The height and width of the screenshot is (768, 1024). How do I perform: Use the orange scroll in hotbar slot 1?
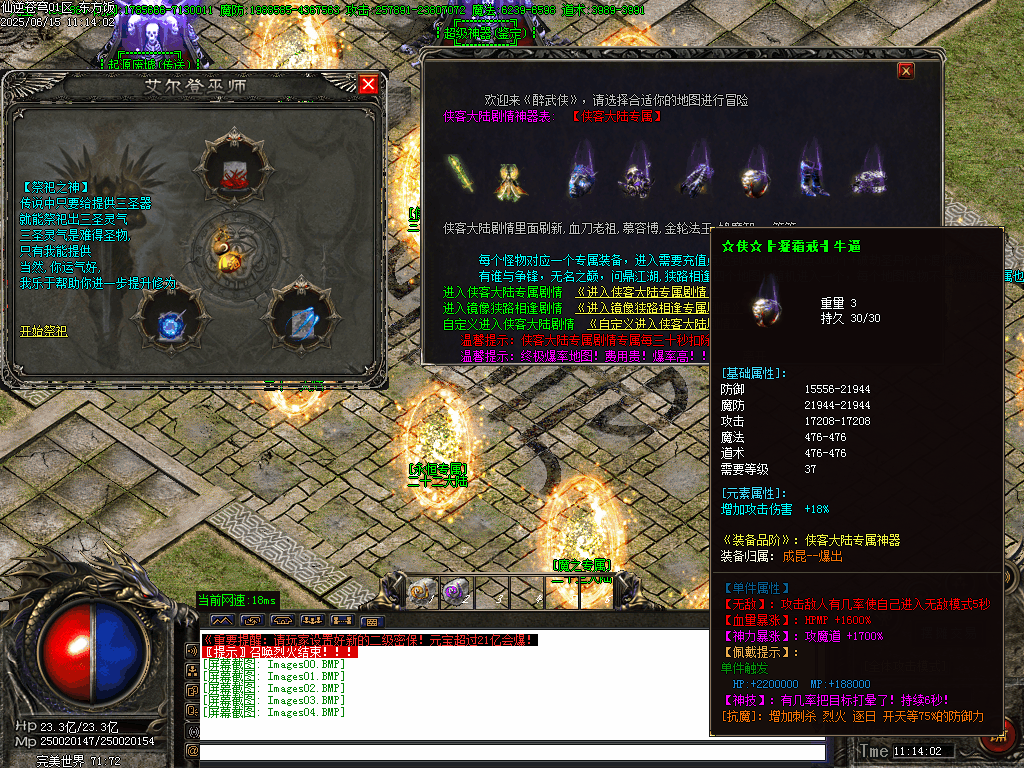pyautogui.click(x=422, y=591)
